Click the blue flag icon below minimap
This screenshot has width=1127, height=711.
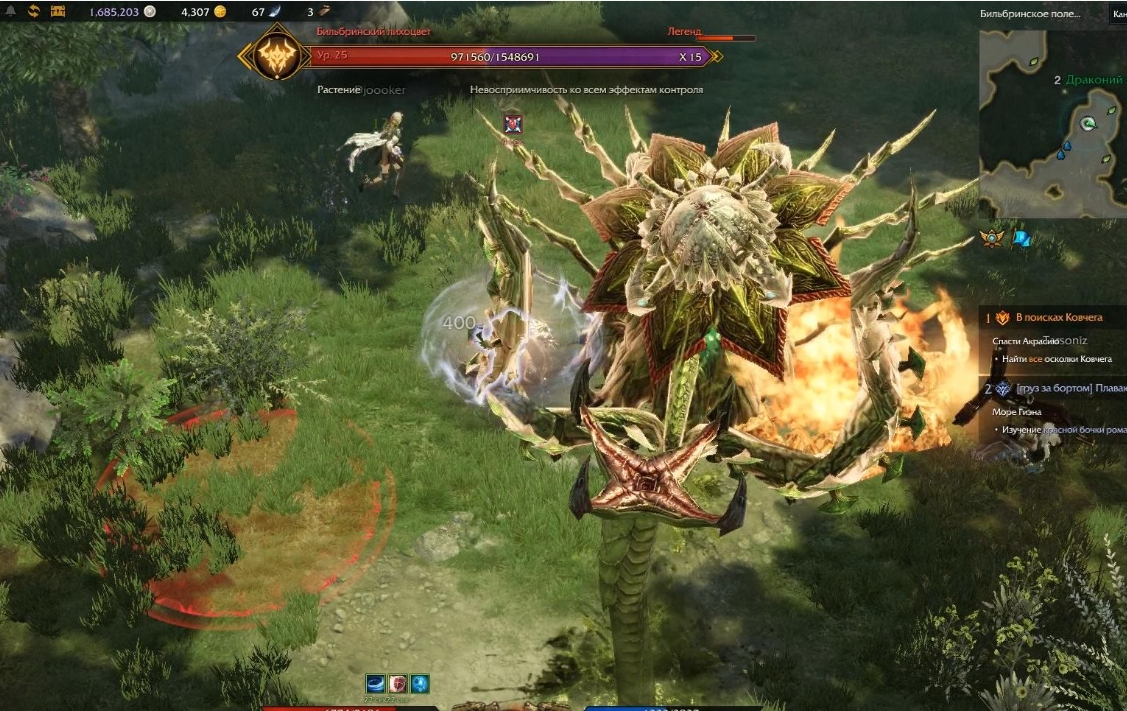click(x=1023, y=239)
